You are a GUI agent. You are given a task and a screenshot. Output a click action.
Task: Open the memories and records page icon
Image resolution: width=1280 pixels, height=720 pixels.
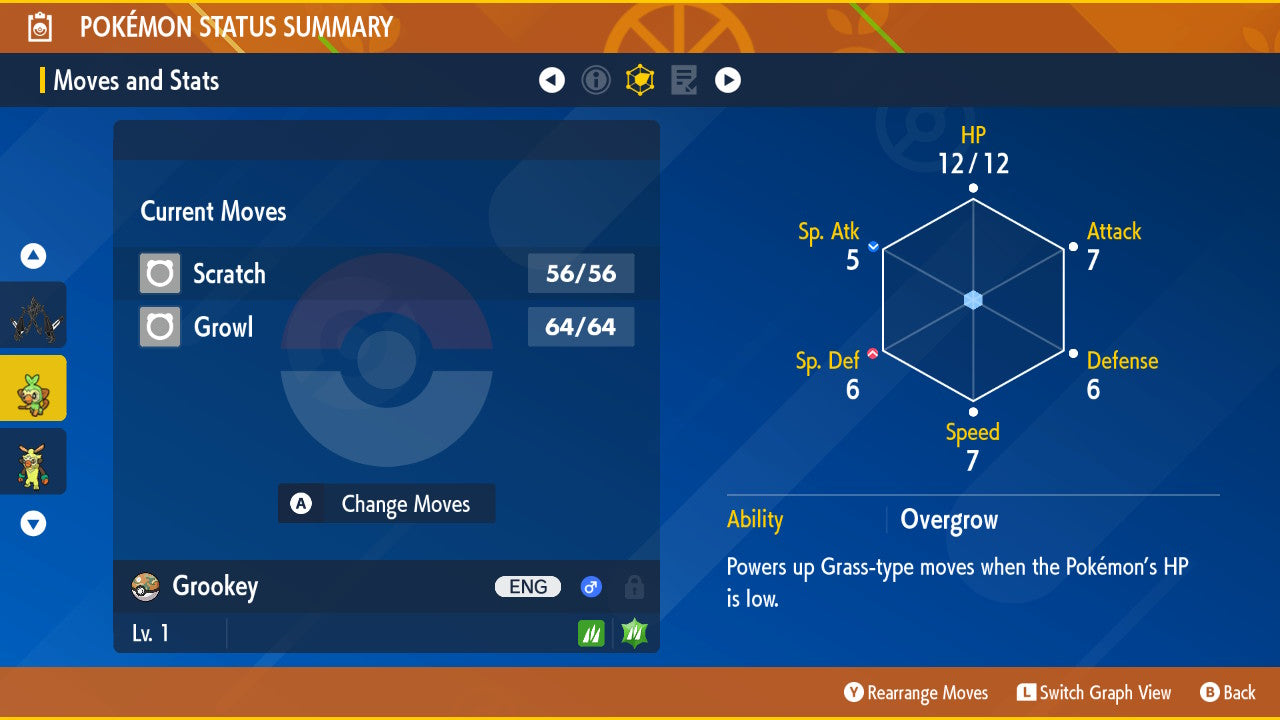pos(683,79)
